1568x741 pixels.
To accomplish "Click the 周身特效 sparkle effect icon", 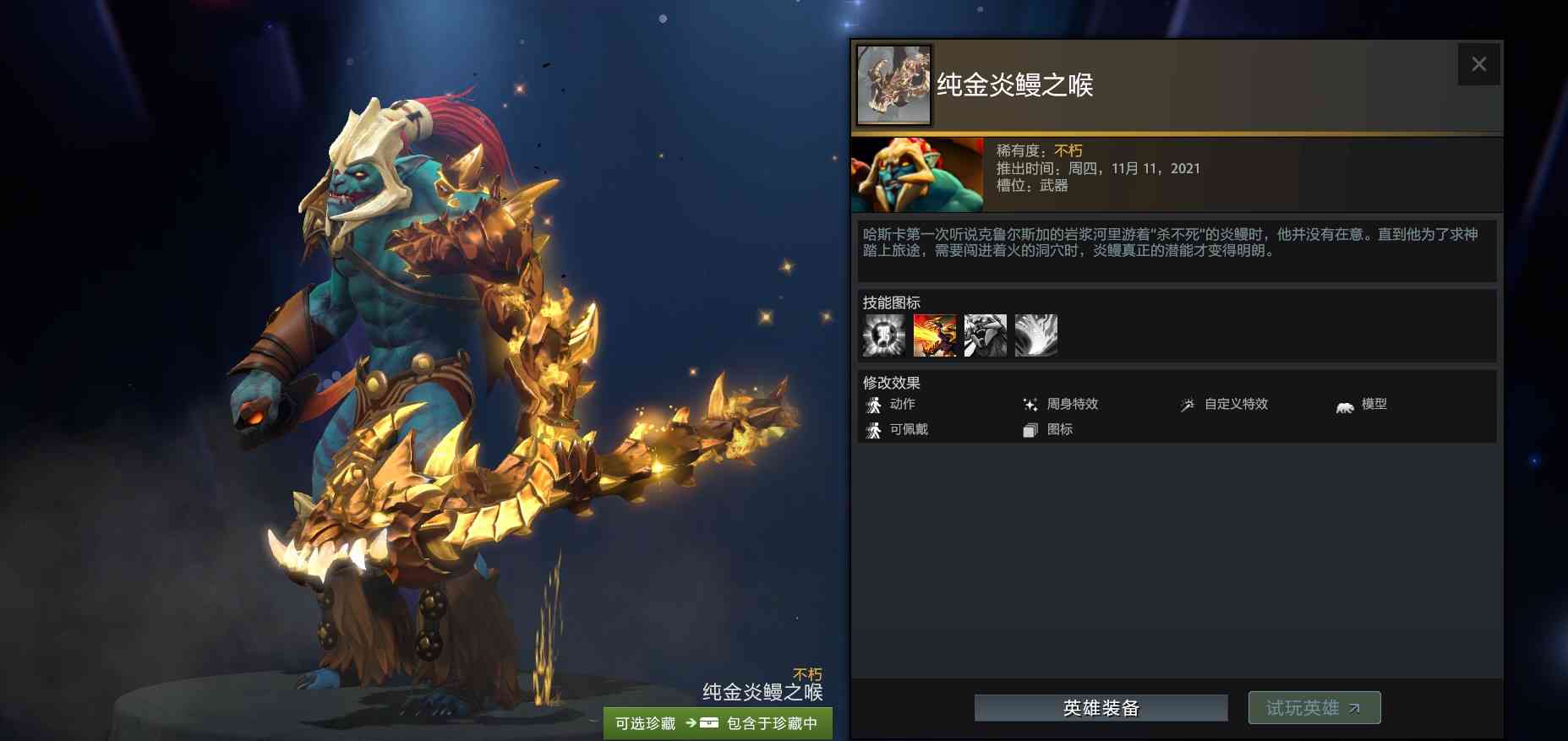I will (x=1030, y=404).
